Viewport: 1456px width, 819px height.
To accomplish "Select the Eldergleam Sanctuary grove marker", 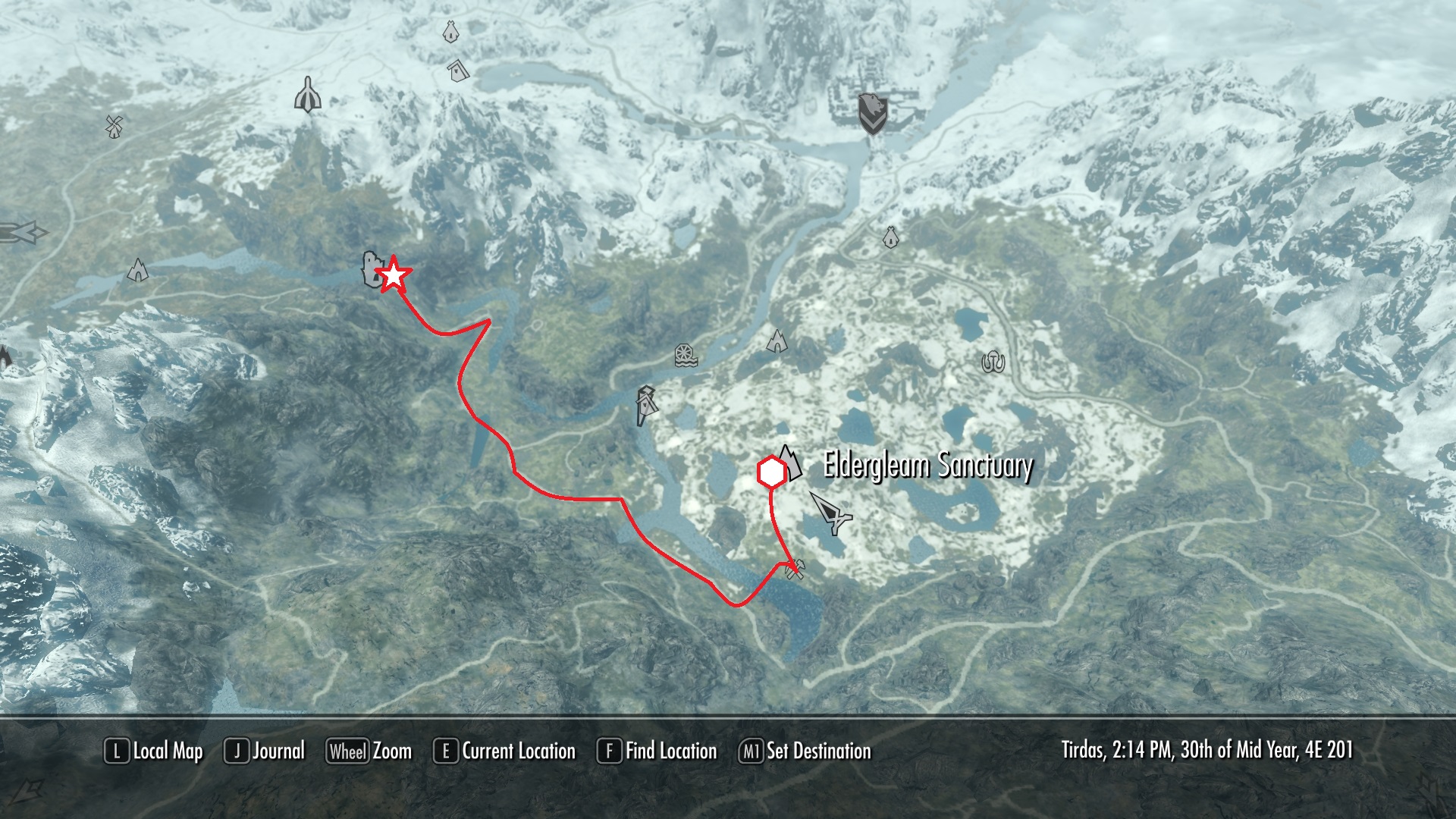I will (x=789, y=463).
